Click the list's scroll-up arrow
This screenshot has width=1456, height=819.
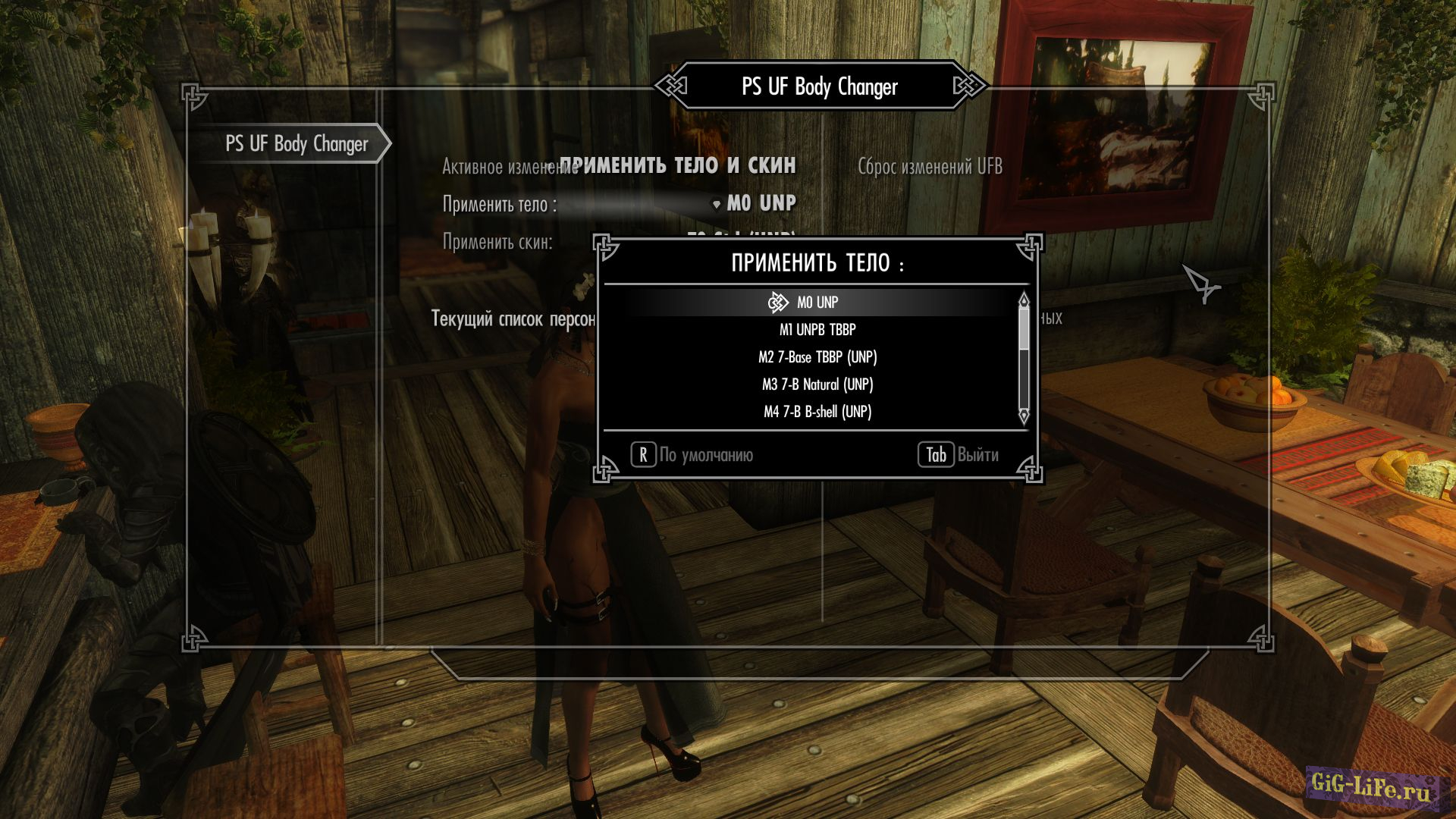coord(1024,300)
